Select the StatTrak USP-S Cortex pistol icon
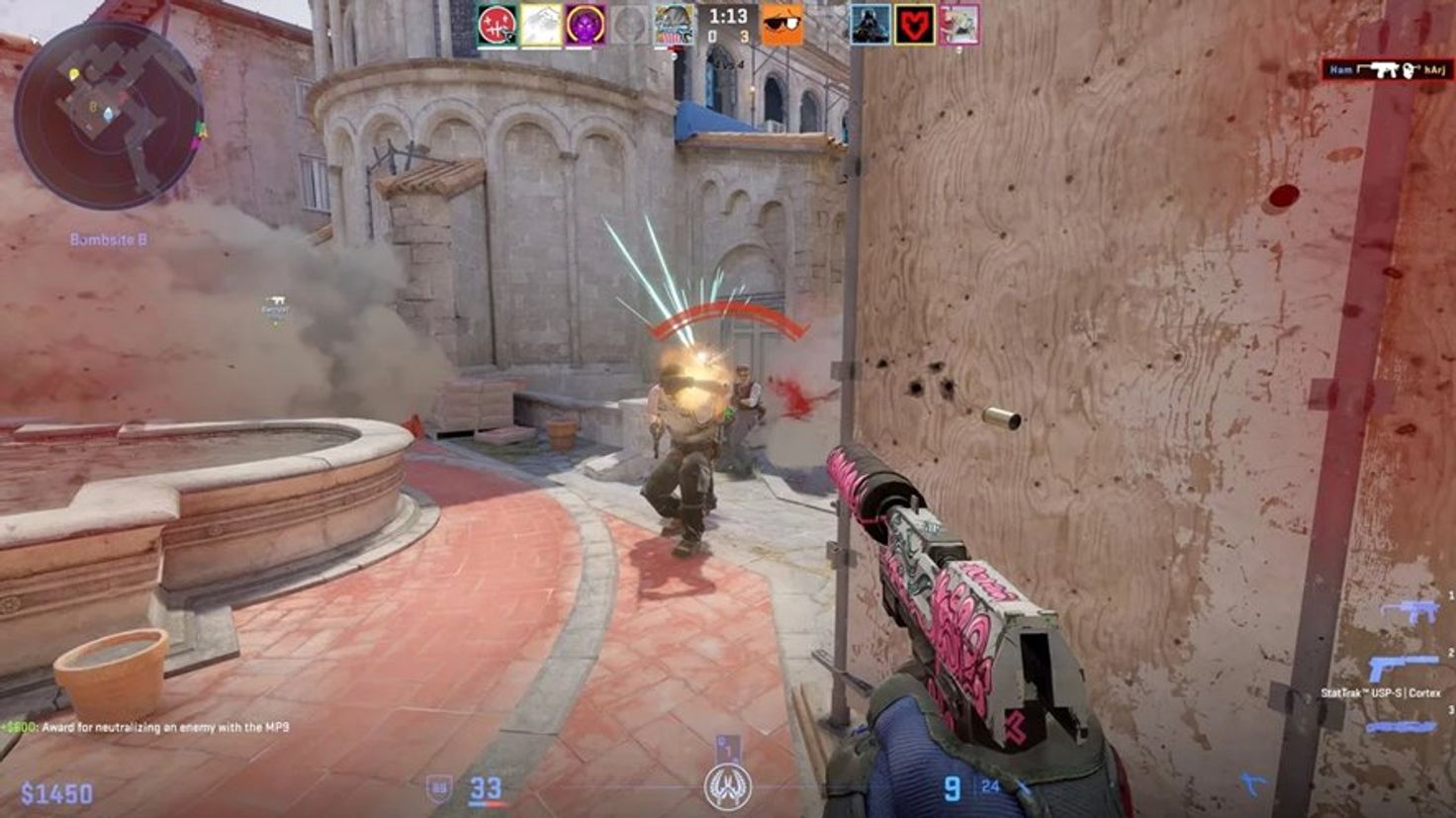Screen dimensions: 1456x818 point(1400,665)
